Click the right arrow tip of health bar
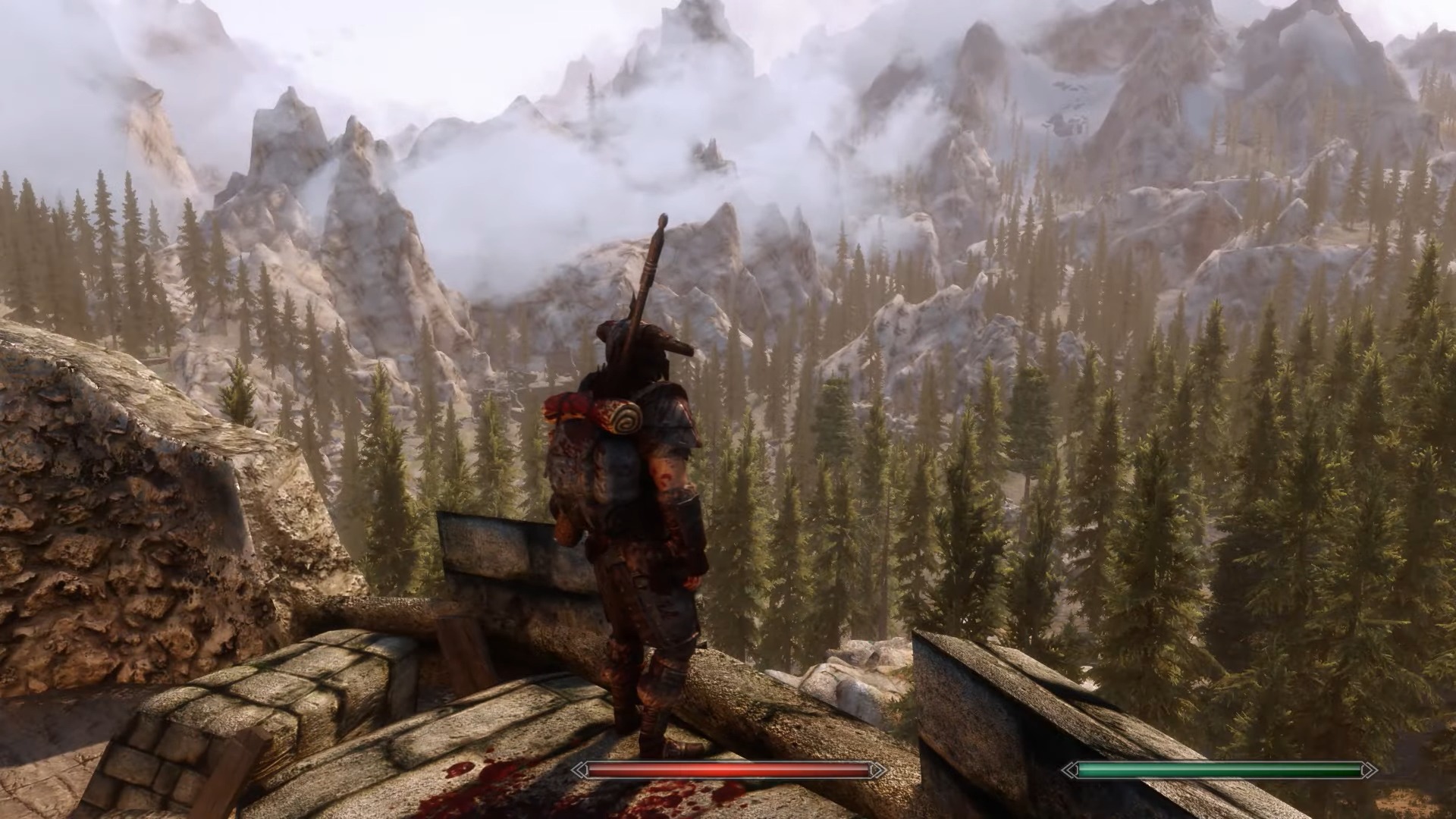The width and height of the screenshot is (1456, 819). (x=880, y=770)
